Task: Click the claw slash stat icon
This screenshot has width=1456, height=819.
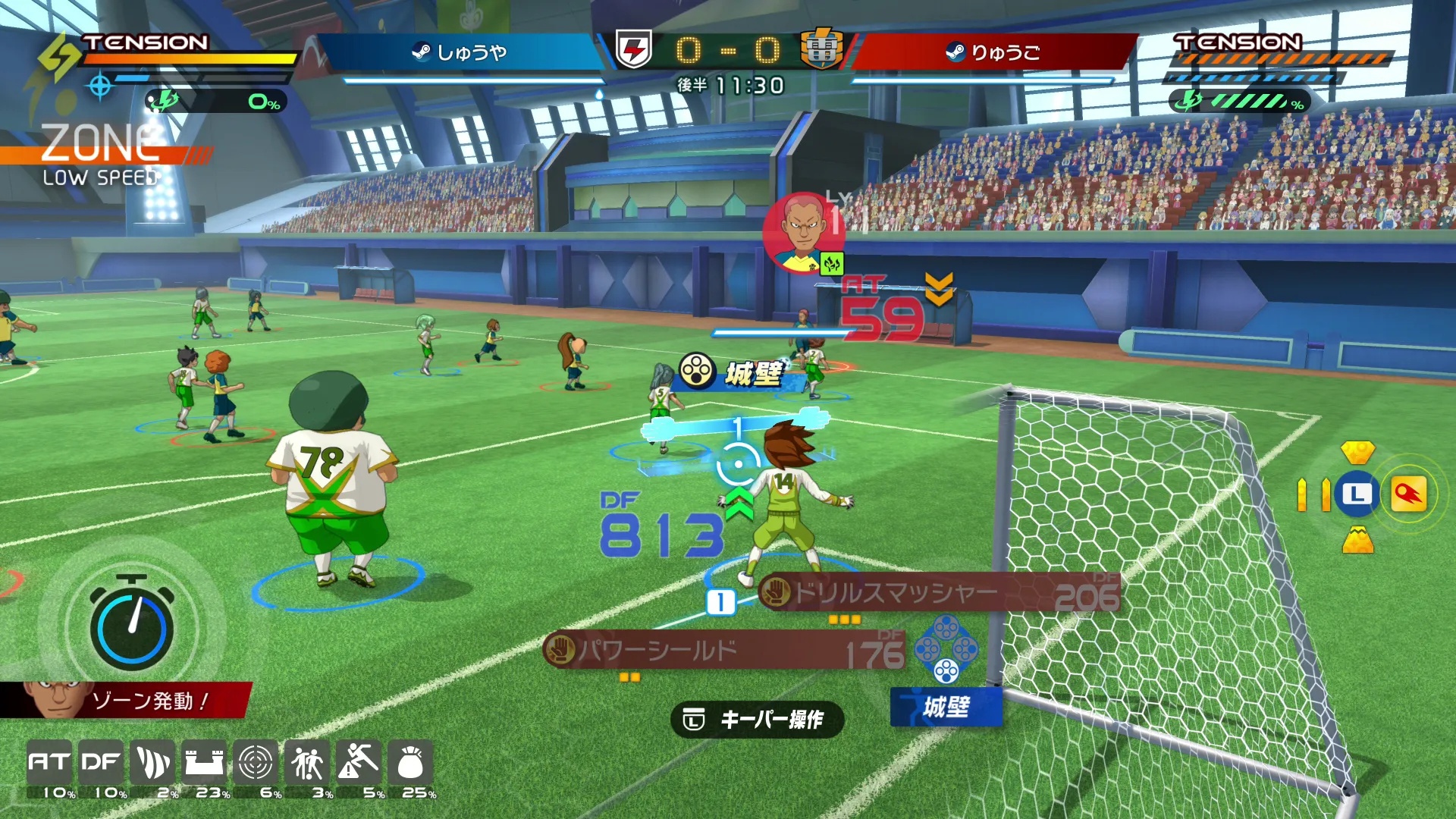Action: [x=153, y=762]
